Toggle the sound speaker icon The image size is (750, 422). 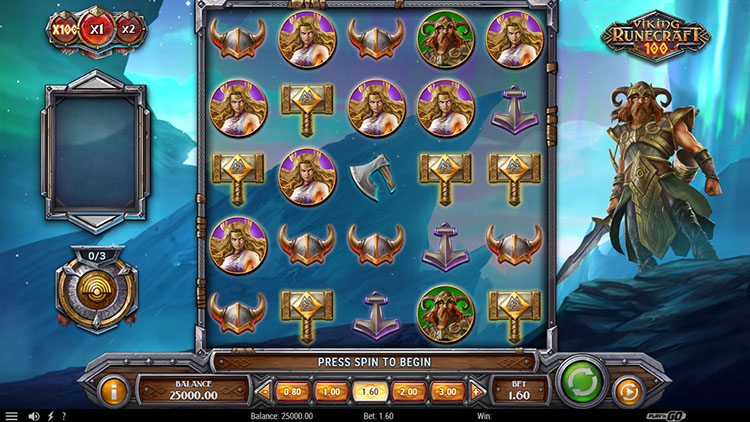click(x=33, y=416)
